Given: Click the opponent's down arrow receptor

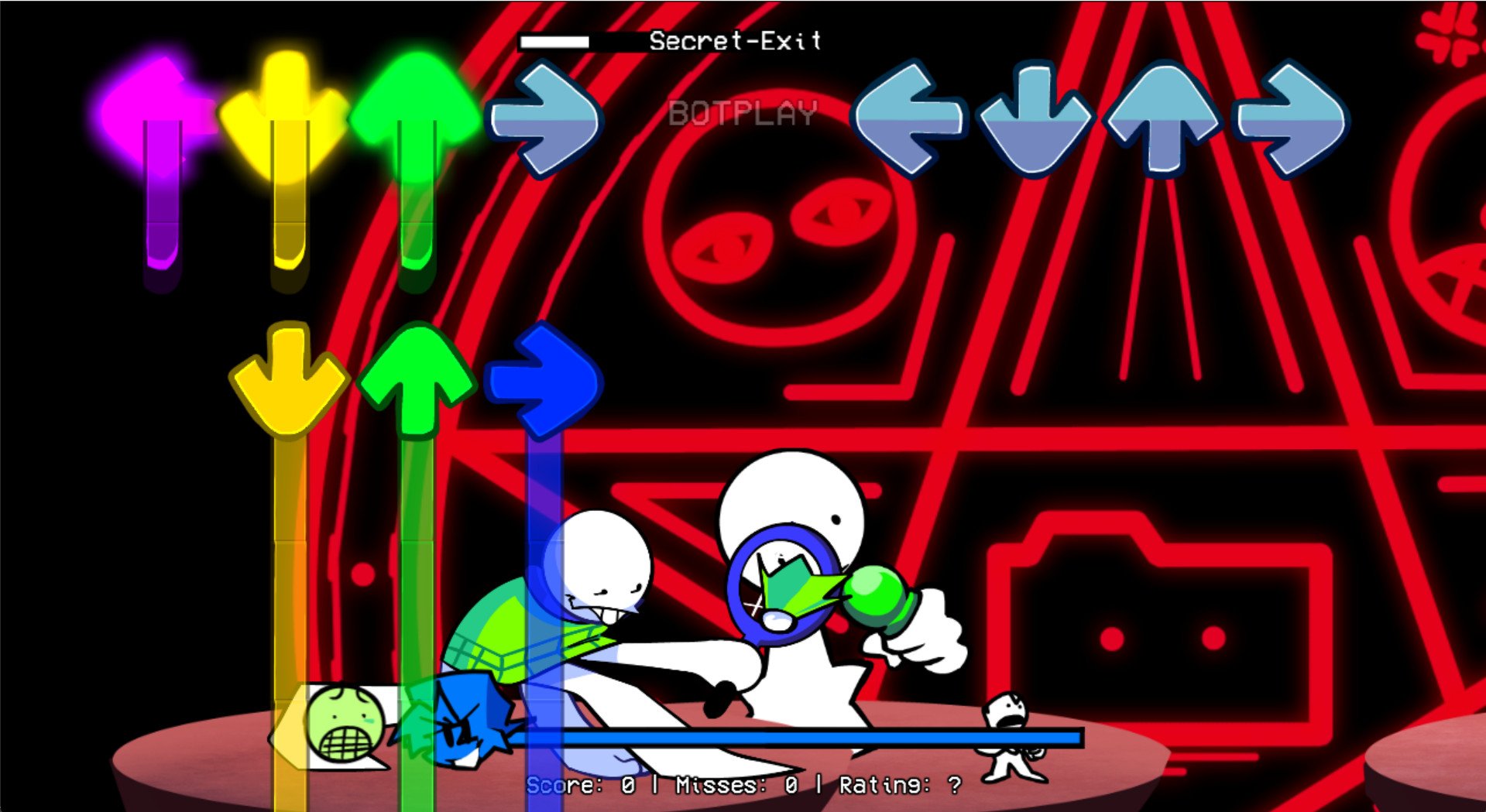Looking at the screenshot, I should [1034, 120].
